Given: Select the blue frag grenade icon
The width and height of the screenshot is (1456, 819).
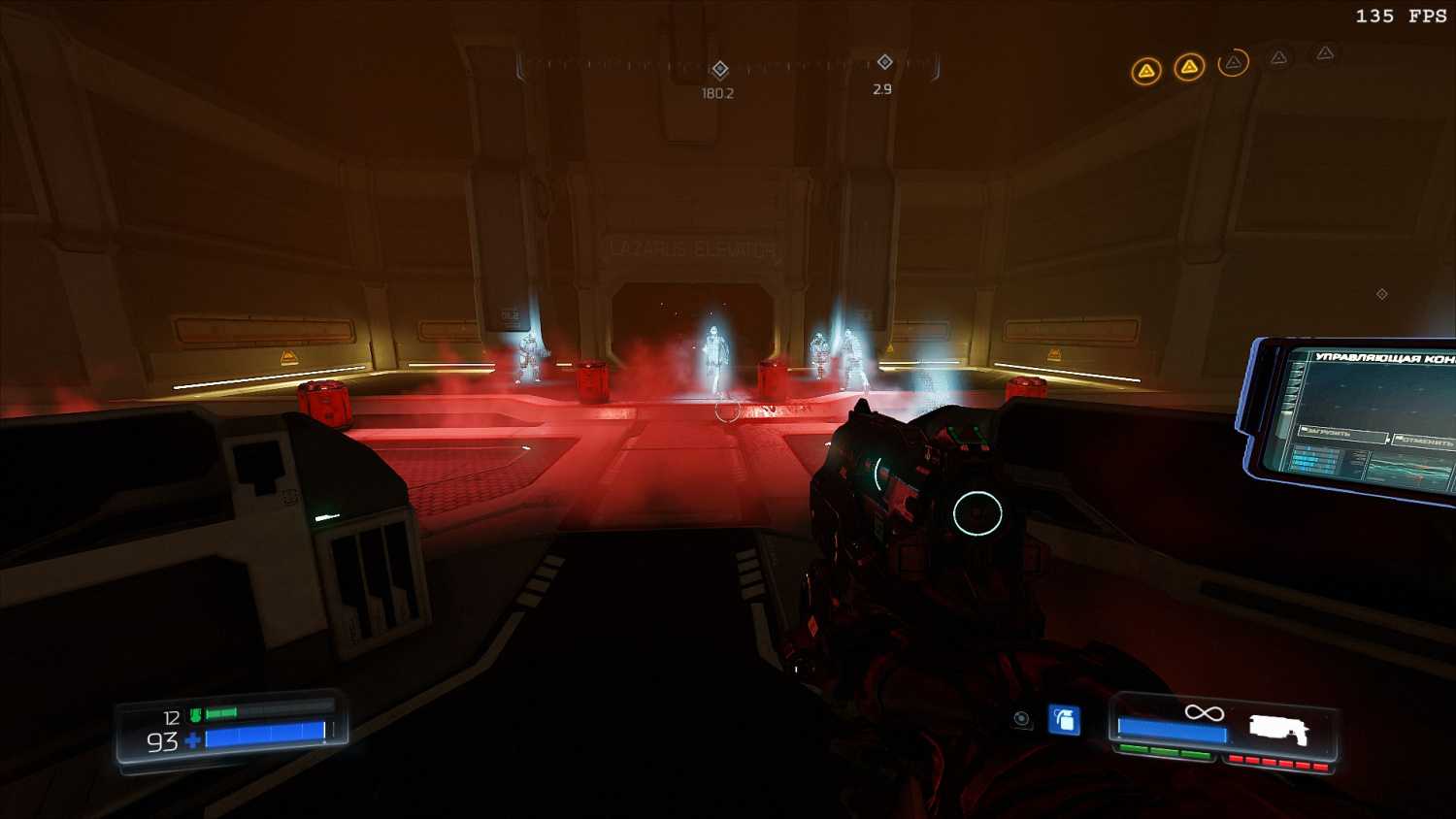Looking at the screenshot, I should pyautogui.click(x=1065, y=720).
